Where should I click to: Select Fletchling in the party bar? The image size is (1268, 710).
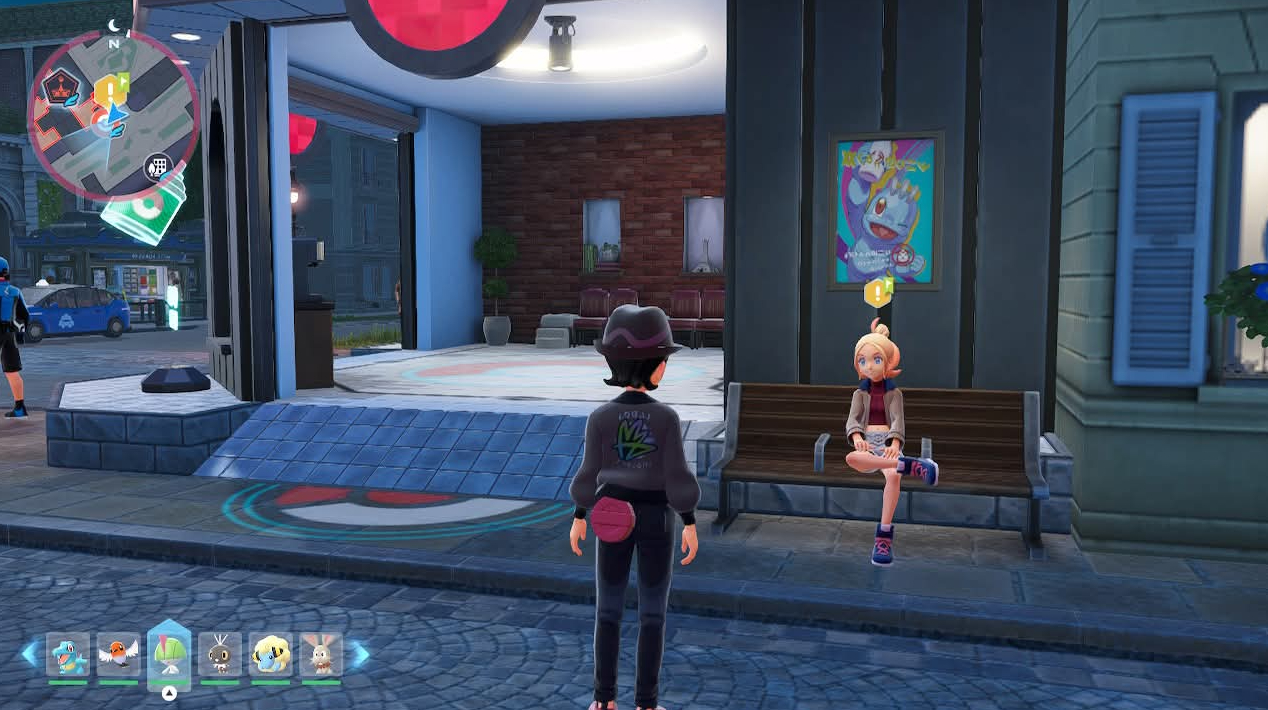(x=119, y=655)
